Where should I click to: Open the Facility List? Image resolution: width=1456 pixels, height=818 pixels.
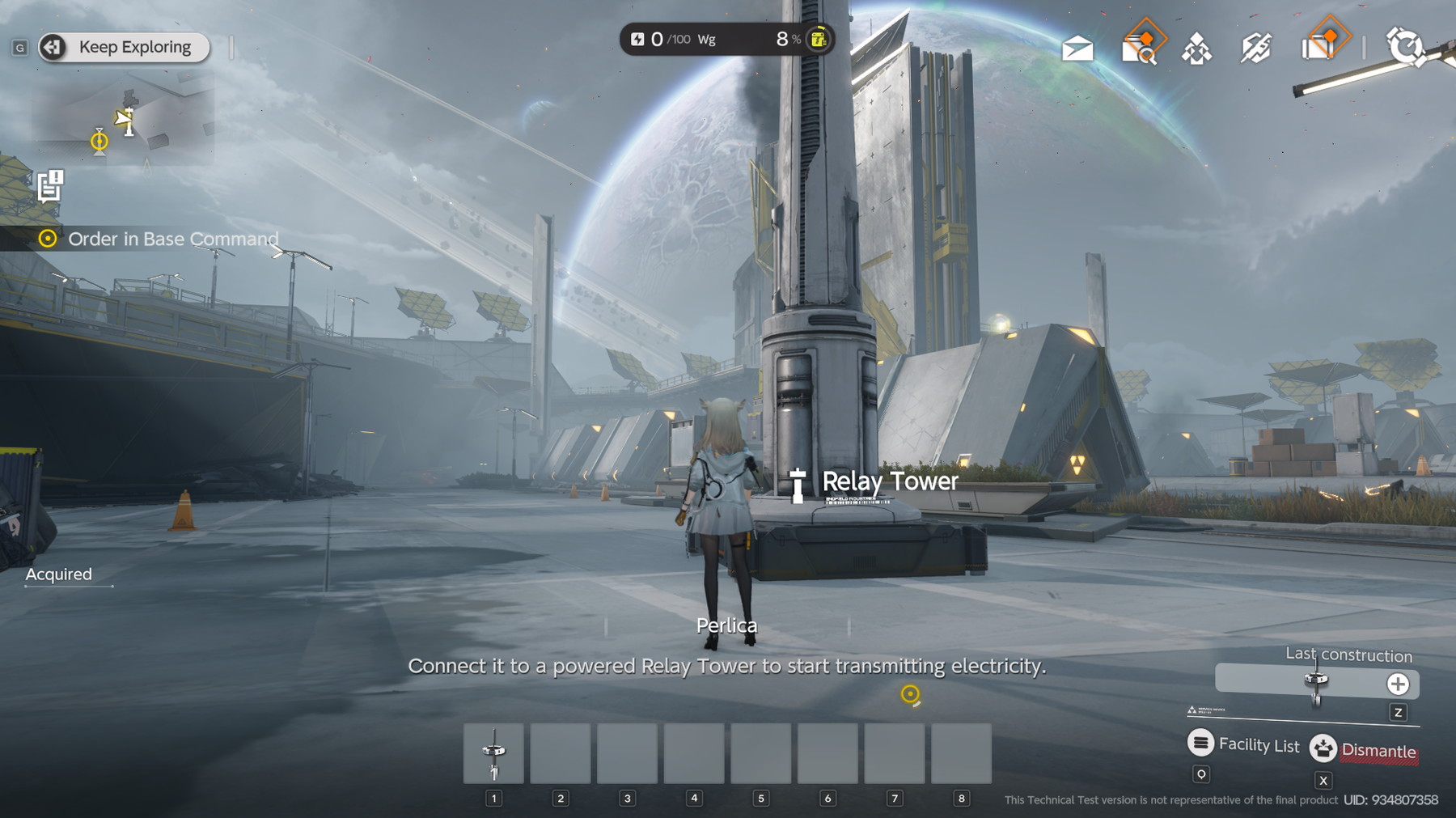point(1243,744)
